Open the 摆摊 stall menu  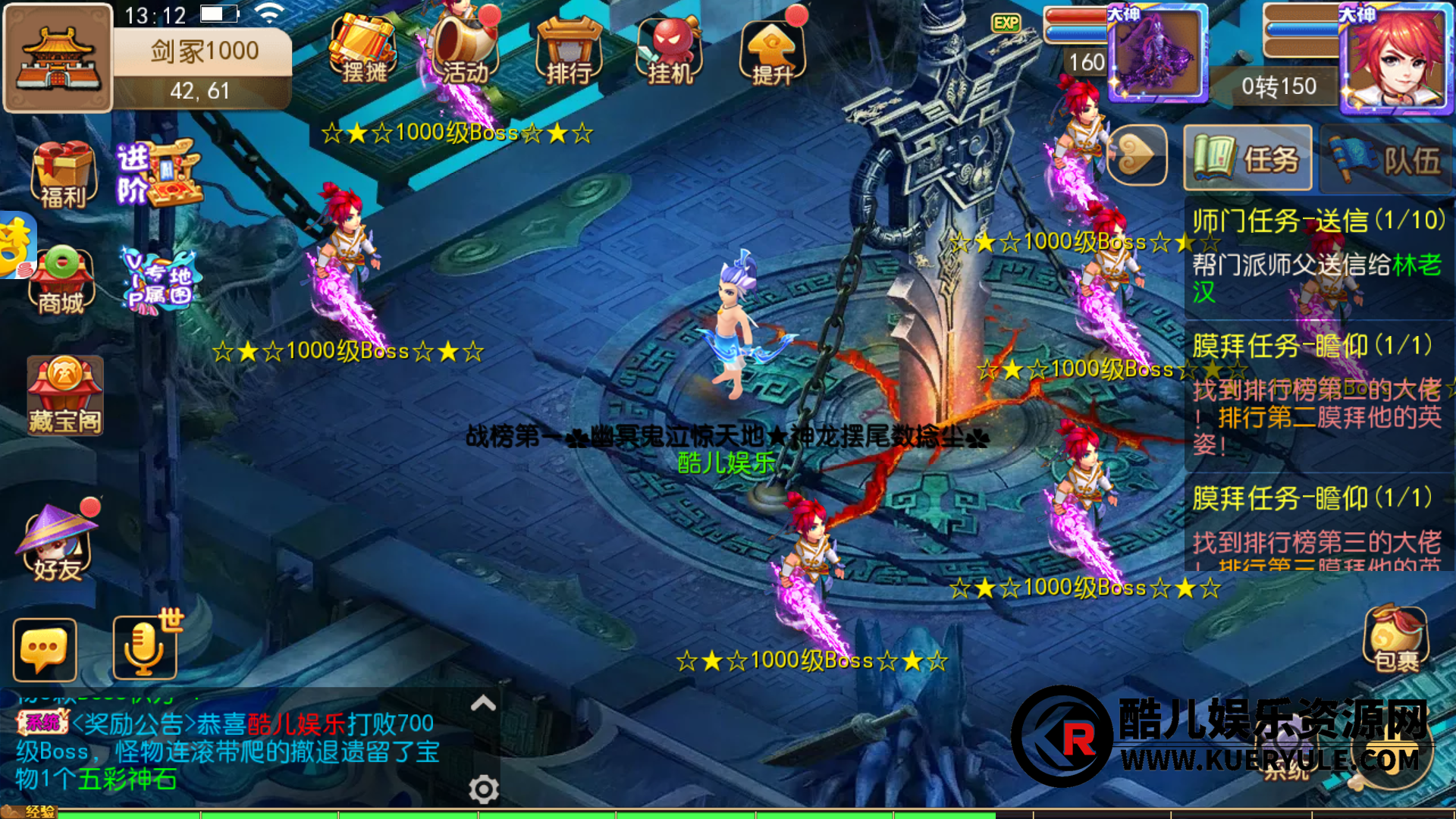pyautogui.click(x=363, y=49)
